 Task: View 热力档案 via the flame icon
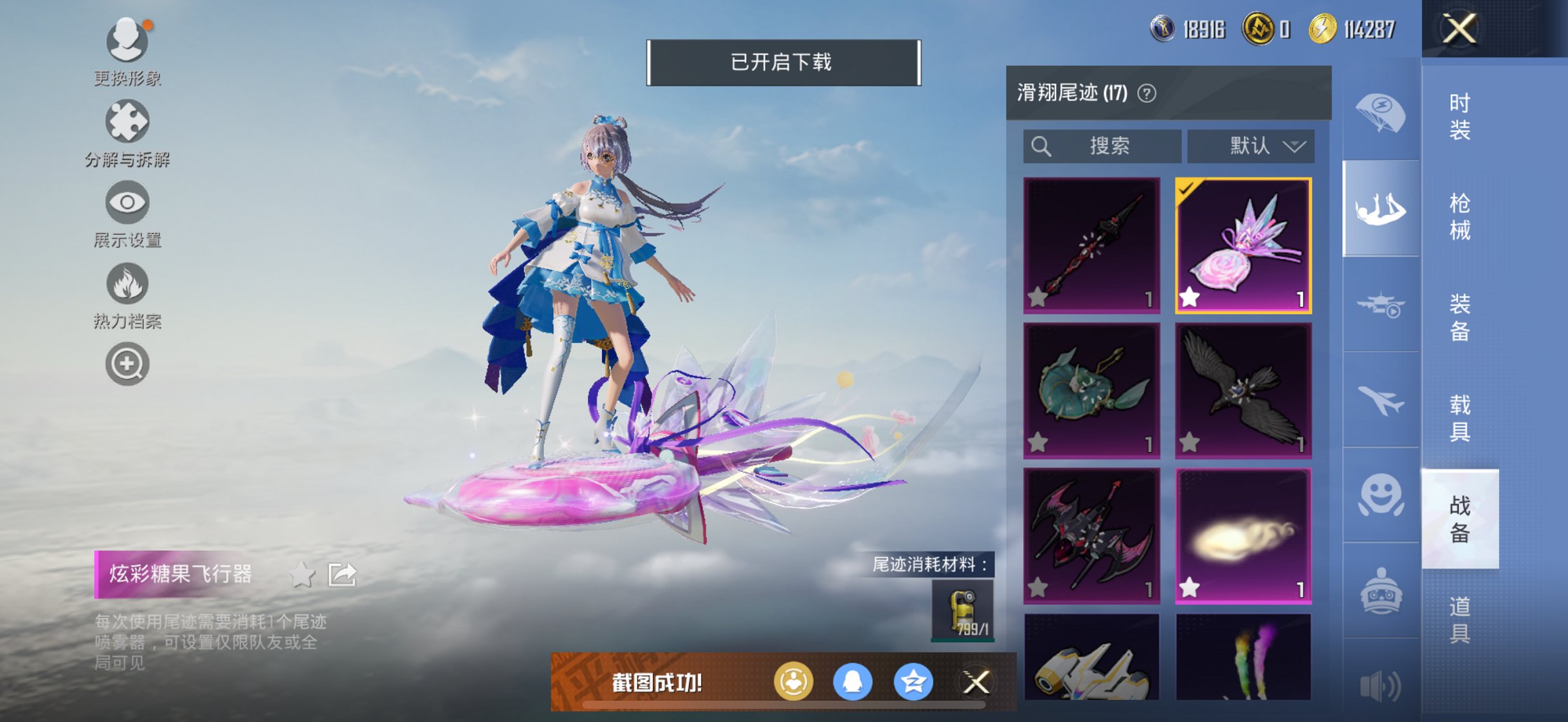128,283
